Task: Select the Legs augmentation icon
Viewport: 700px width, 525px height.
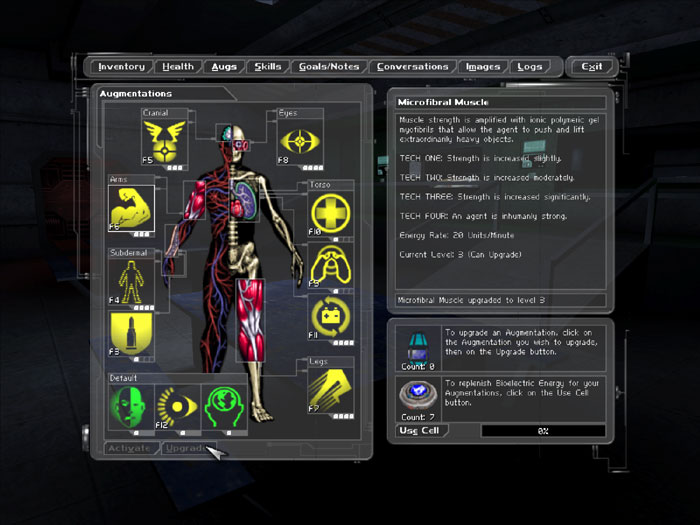Action: [332, 391]
